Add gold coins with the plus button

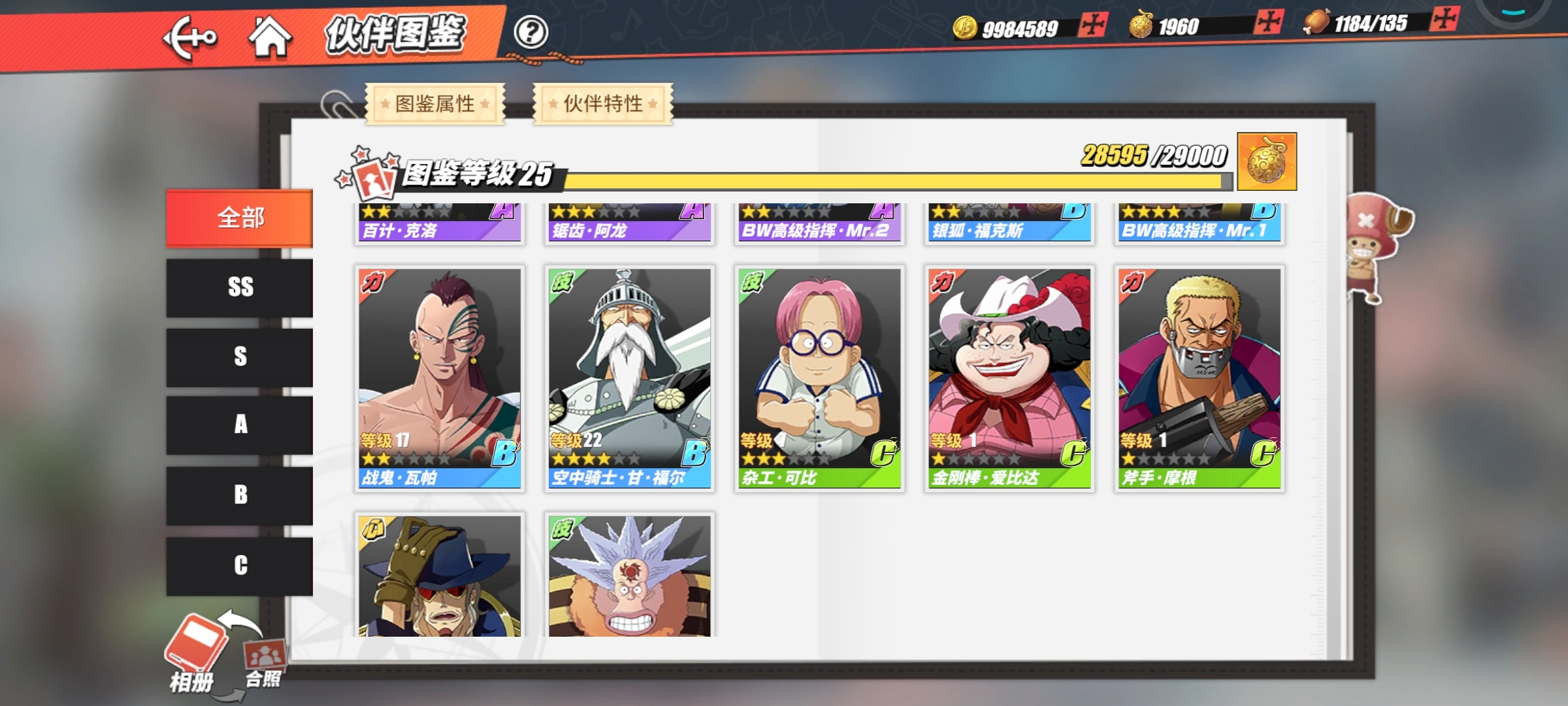[1092, 25]
